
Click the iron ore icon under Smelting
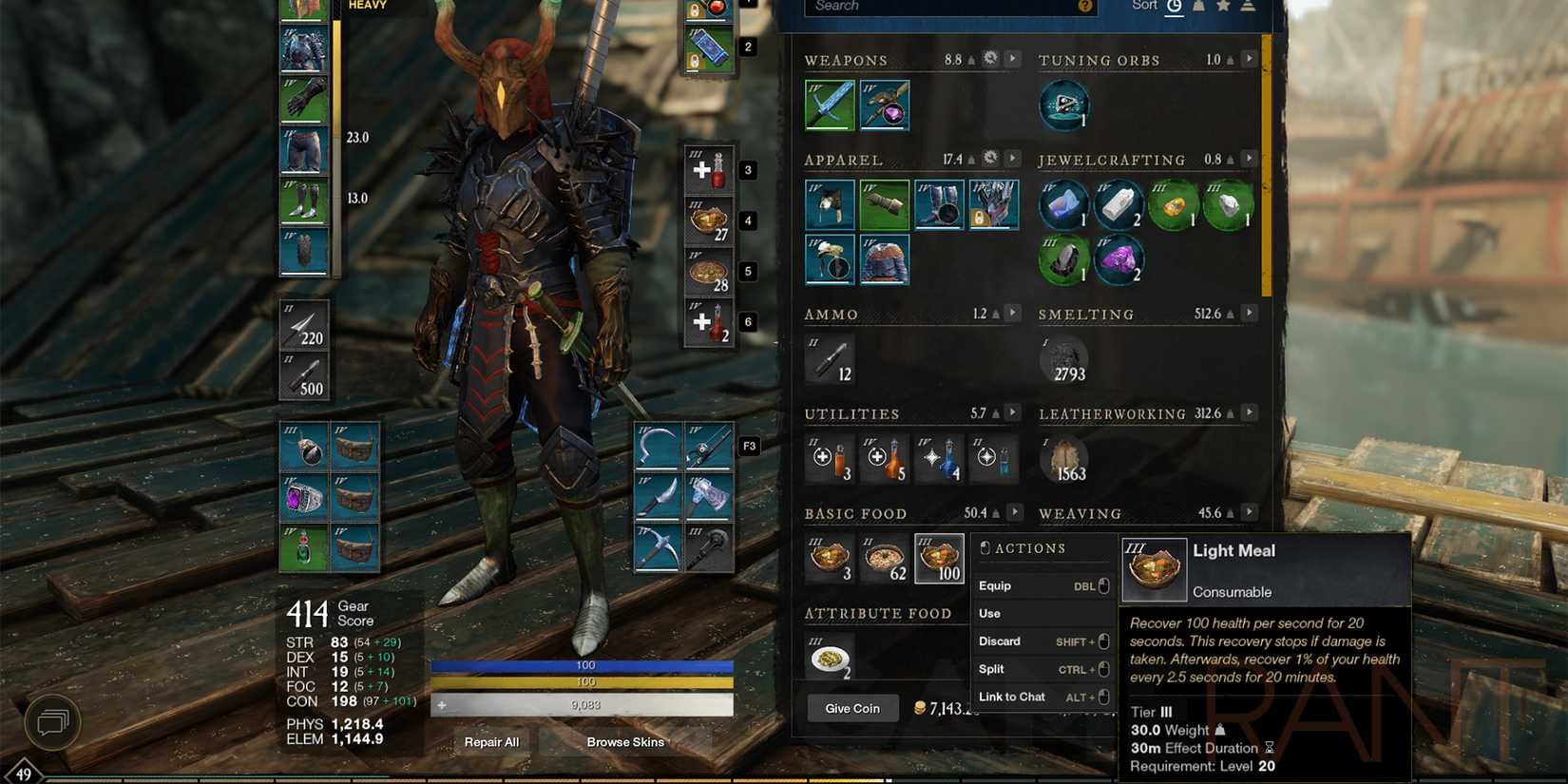tap(1064, 359)
